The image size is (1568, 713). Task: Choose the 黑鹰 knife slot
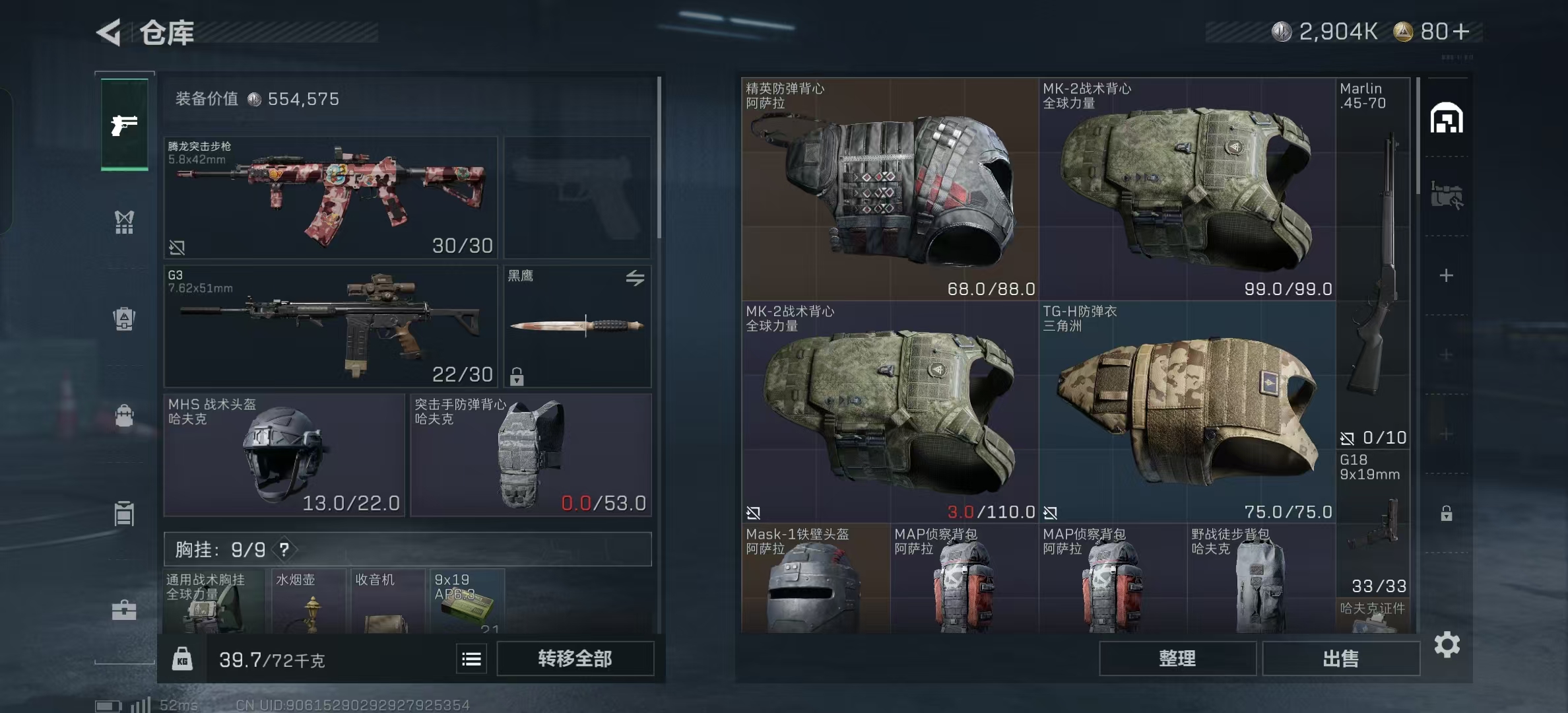click(x=577, y=325)
